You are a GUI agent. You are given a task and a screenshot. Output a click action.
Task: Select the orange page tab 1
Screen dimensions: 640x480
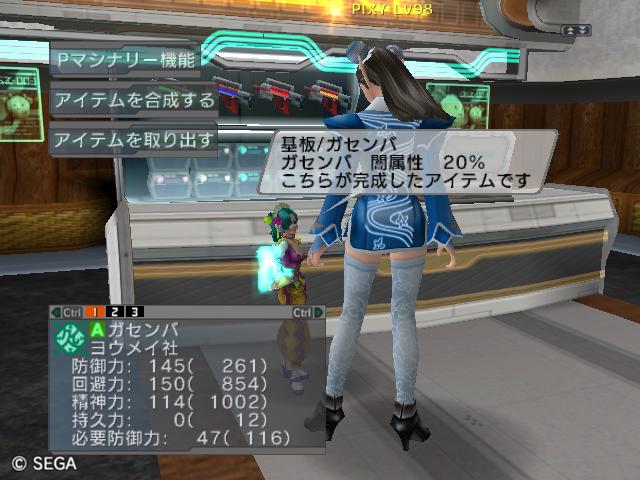pos(99,312)
